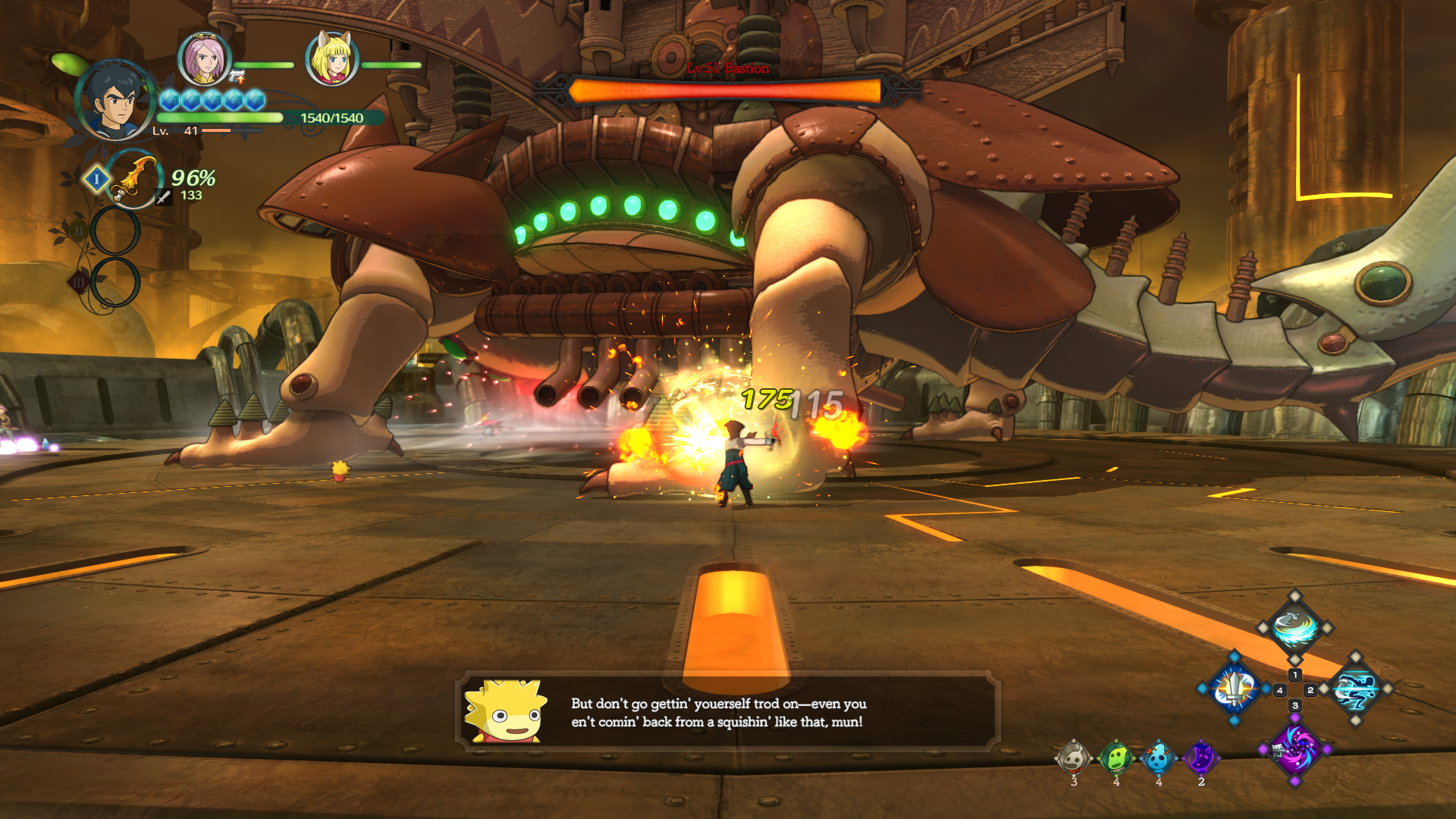The height and width of the screenshot is (819, 1456).
Task: Cast the purple vortex skill
Action: pyautogui.click(x=1294, y=748)
